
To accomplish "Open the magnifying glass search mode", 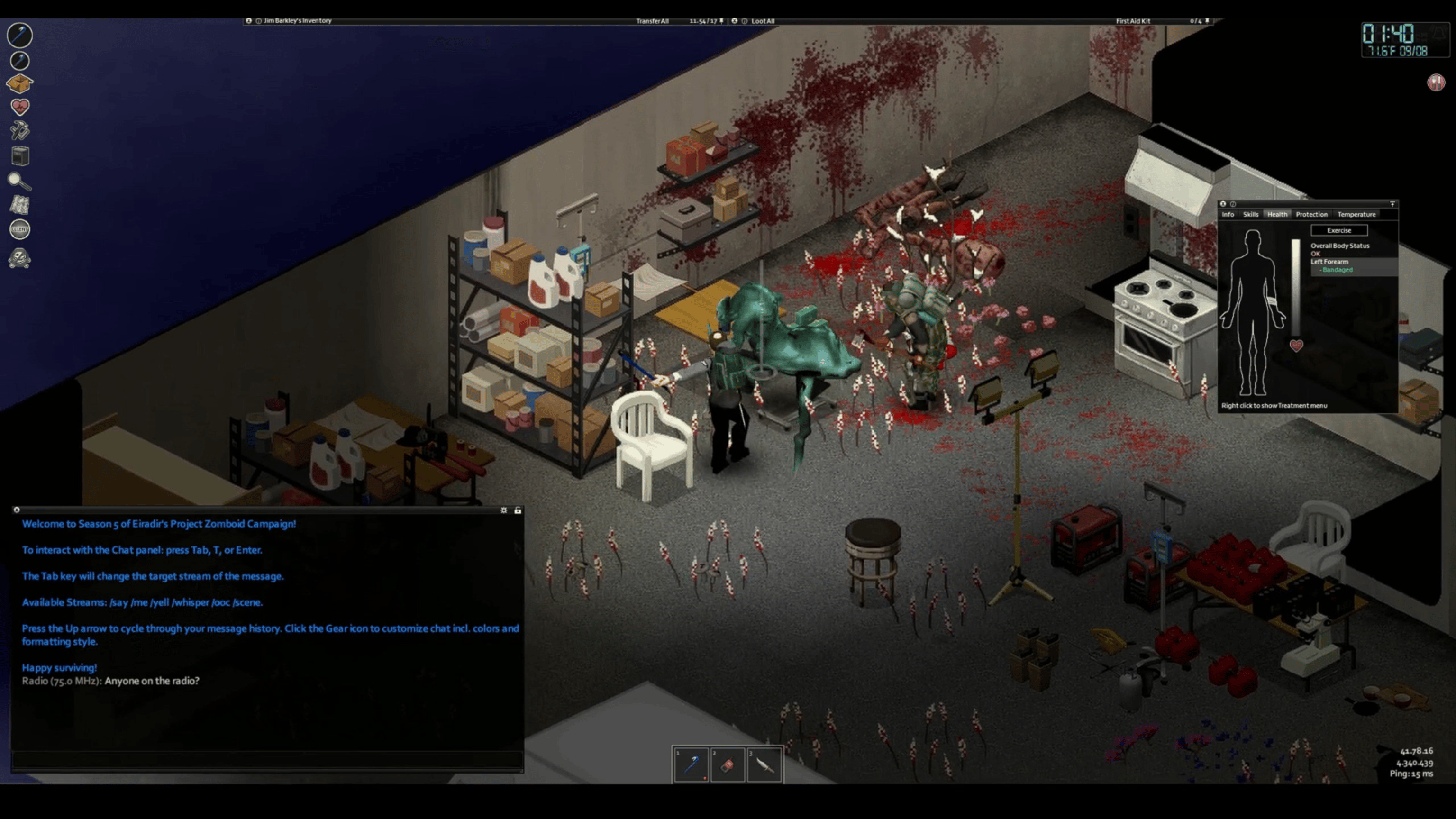I will click(20, 181).
